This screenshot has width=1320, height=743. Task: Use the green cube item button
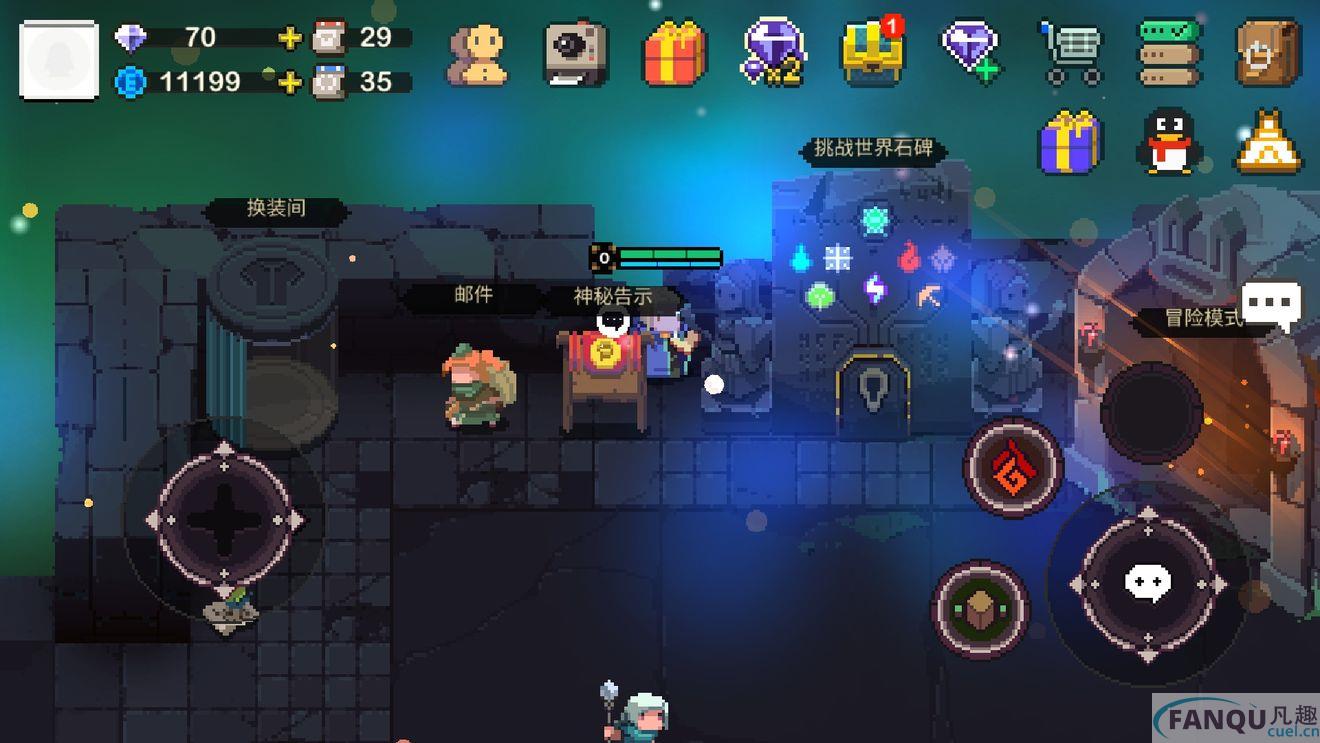click(980, 608)
